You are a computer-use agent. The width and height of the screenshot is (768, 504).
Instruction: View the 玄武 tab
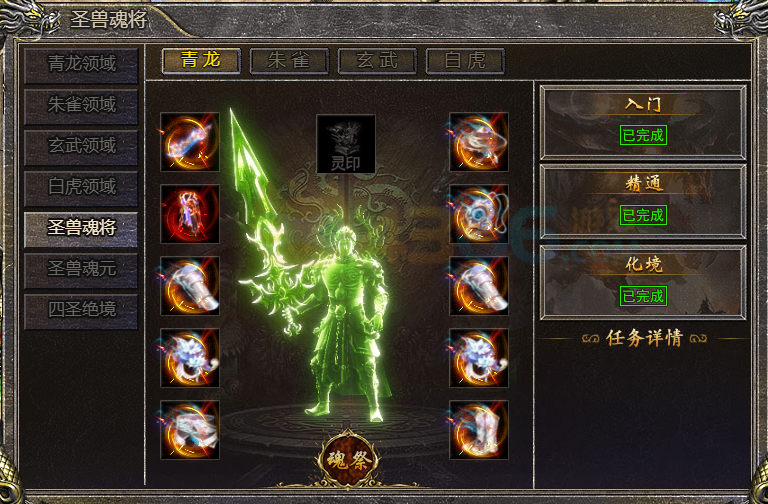[377, 60]
